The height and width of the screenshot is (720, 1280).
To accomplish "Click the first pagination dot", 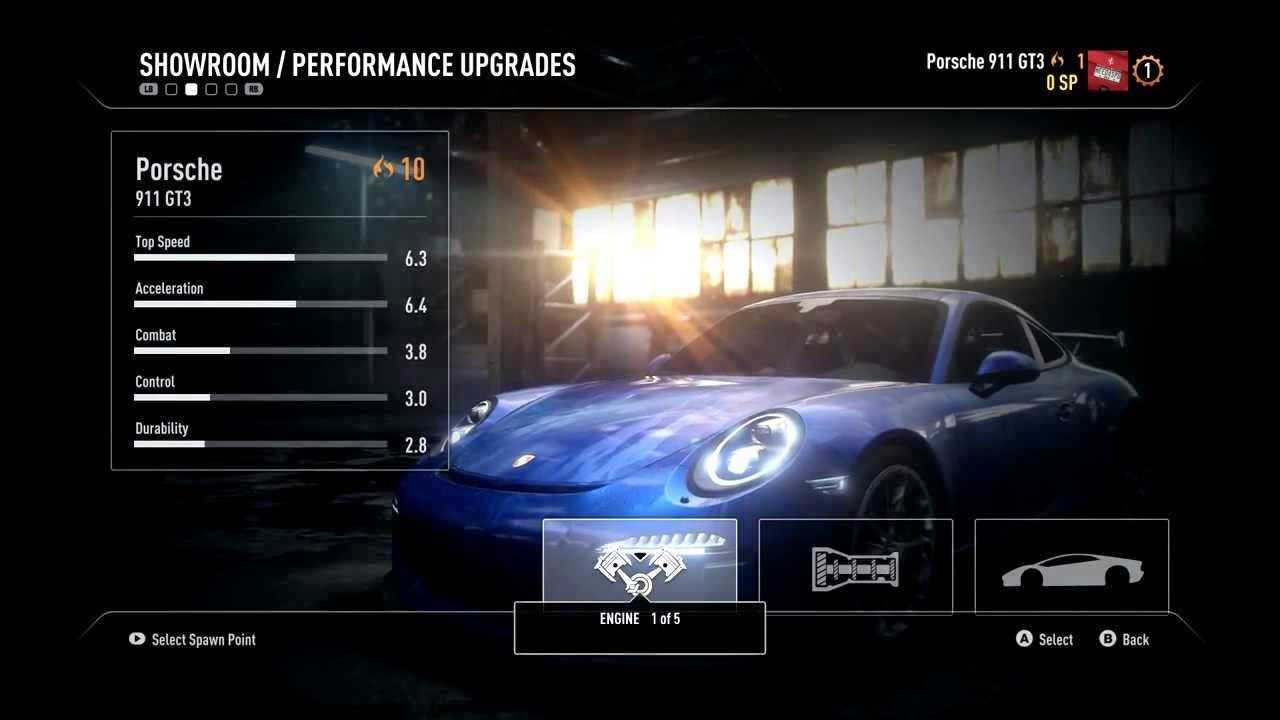I will pos(171,88).
